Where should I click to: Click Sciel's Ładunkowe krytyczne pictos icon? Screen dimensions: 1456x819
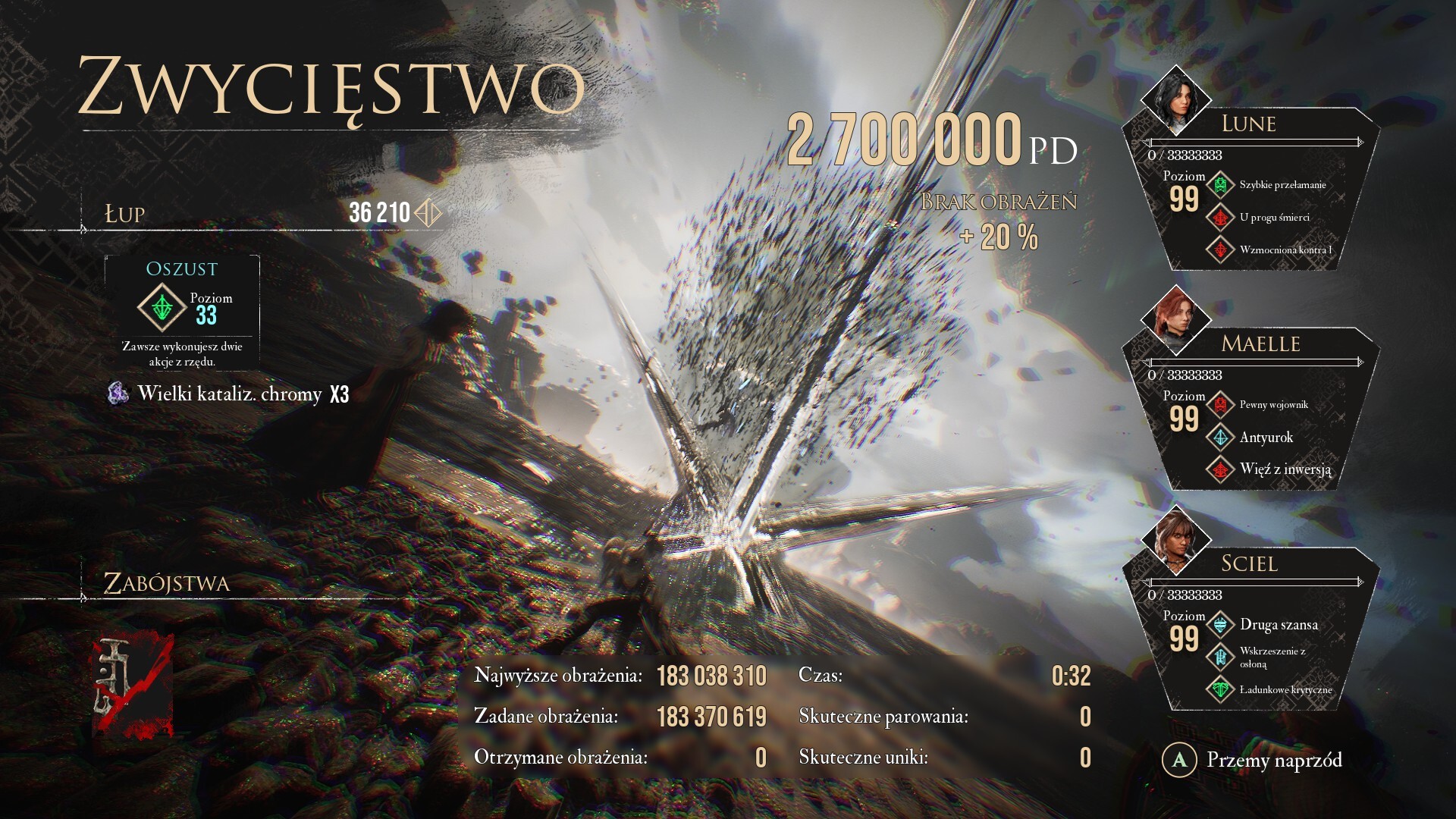click(1220, 689)
